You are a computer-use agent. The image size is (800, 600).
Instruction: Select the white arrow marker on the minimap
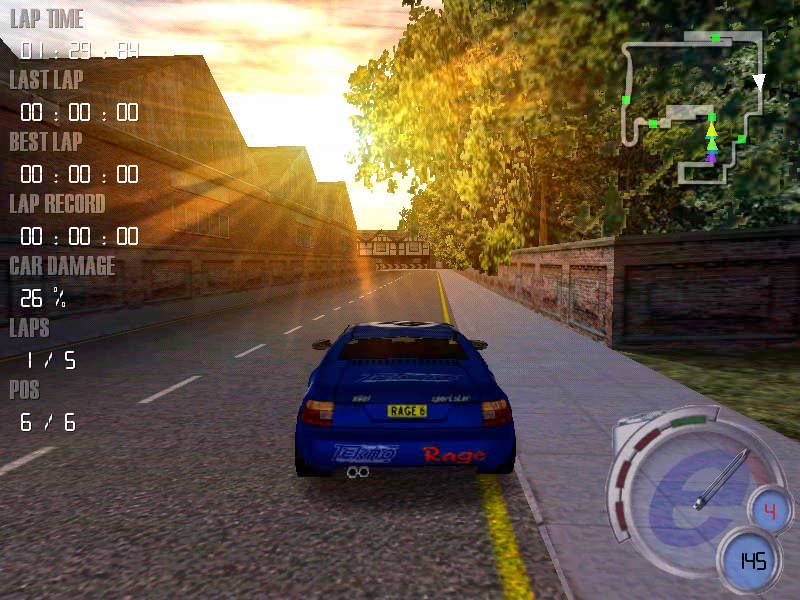pyautogui.click(x=758, y=82)
